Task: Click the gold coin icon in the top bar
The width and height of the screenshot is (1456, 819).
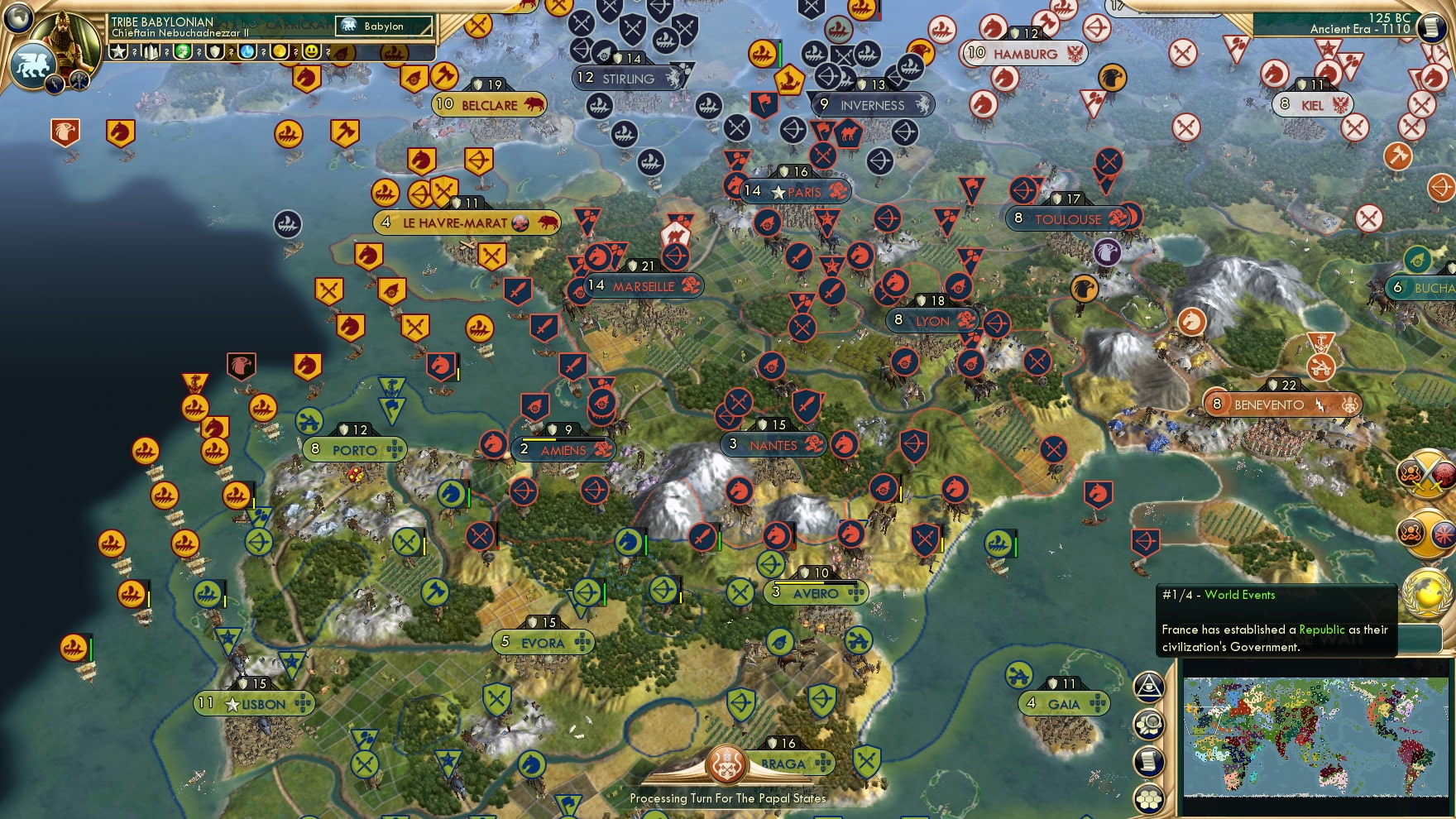Action: coord(281,51)
